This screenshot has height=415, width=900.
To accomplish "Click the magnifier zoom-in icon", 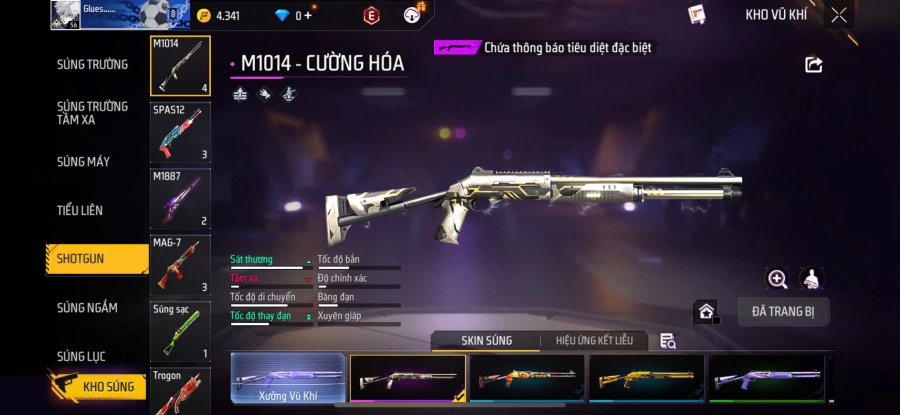I will pos(777,280).
